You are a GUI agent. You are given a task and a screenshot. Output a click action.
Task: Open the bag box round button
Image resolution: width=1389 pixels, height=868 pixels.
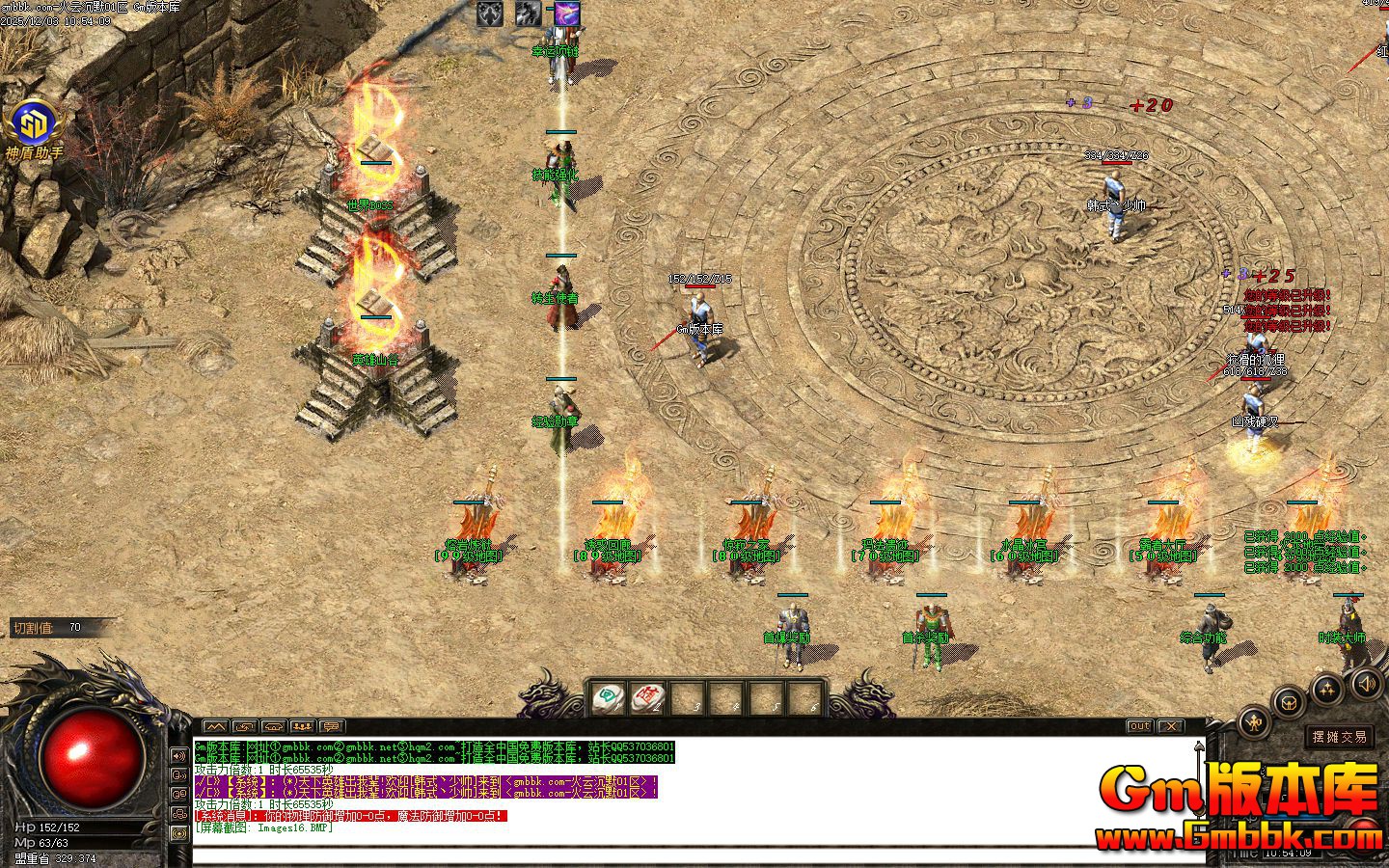[1287, 702]
